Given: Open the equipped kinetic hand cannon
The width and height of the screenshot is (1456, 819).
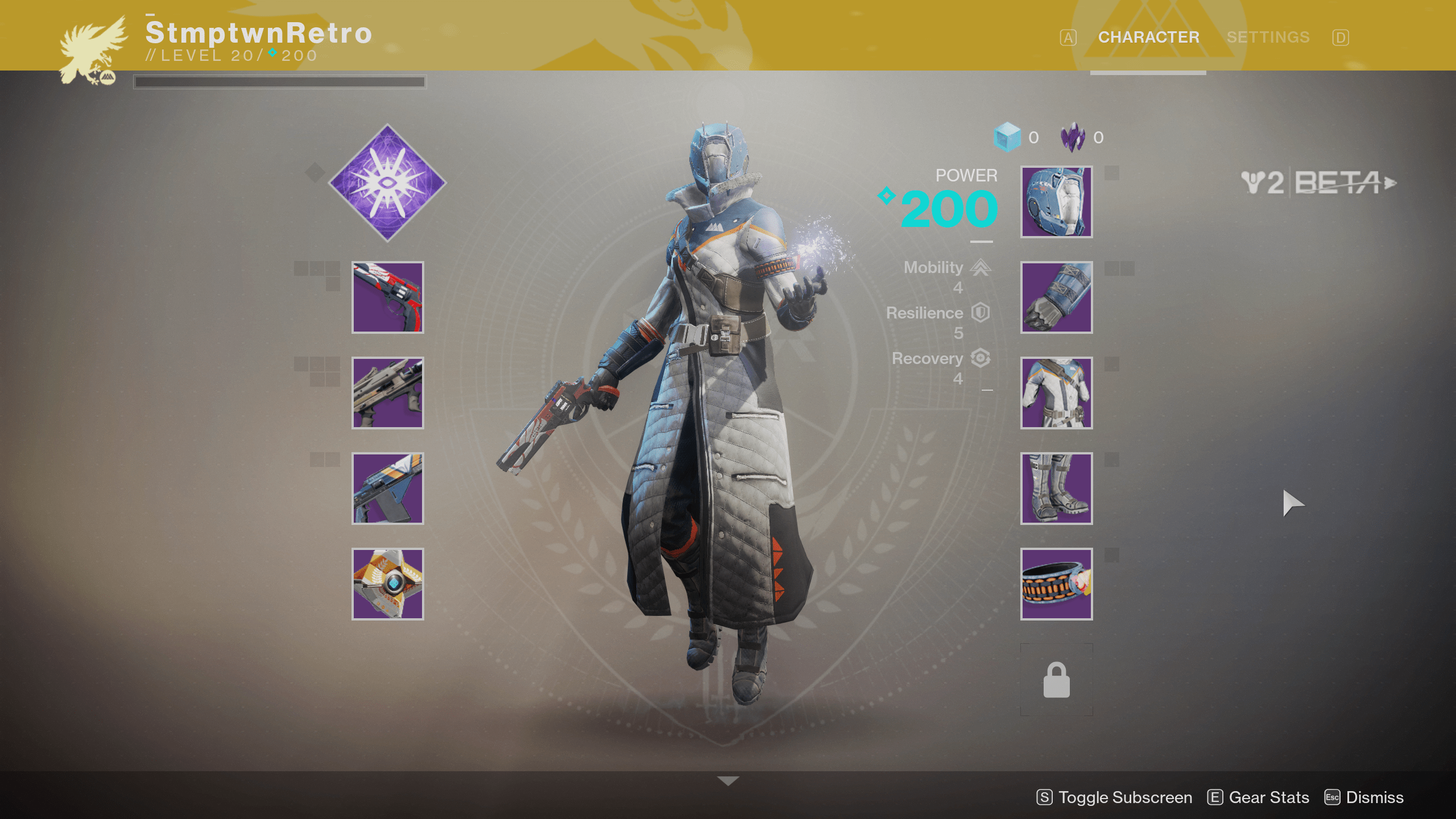Looking at the screenshot, I should pyautogui.click(x=388, y=297).
